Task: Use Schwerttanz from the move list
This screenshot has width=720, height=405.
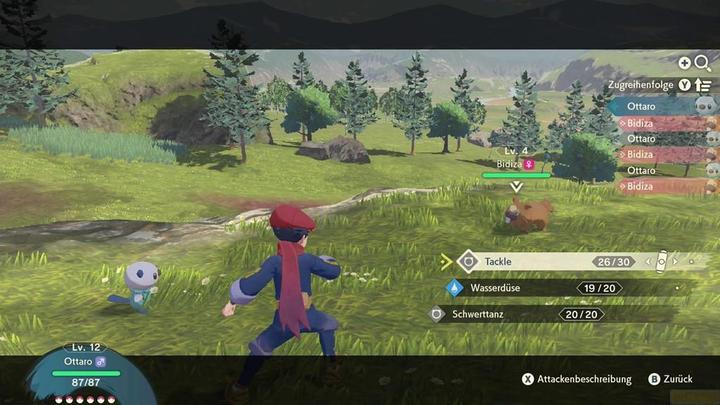Action: pyautogui.click(x=530, y=314)
